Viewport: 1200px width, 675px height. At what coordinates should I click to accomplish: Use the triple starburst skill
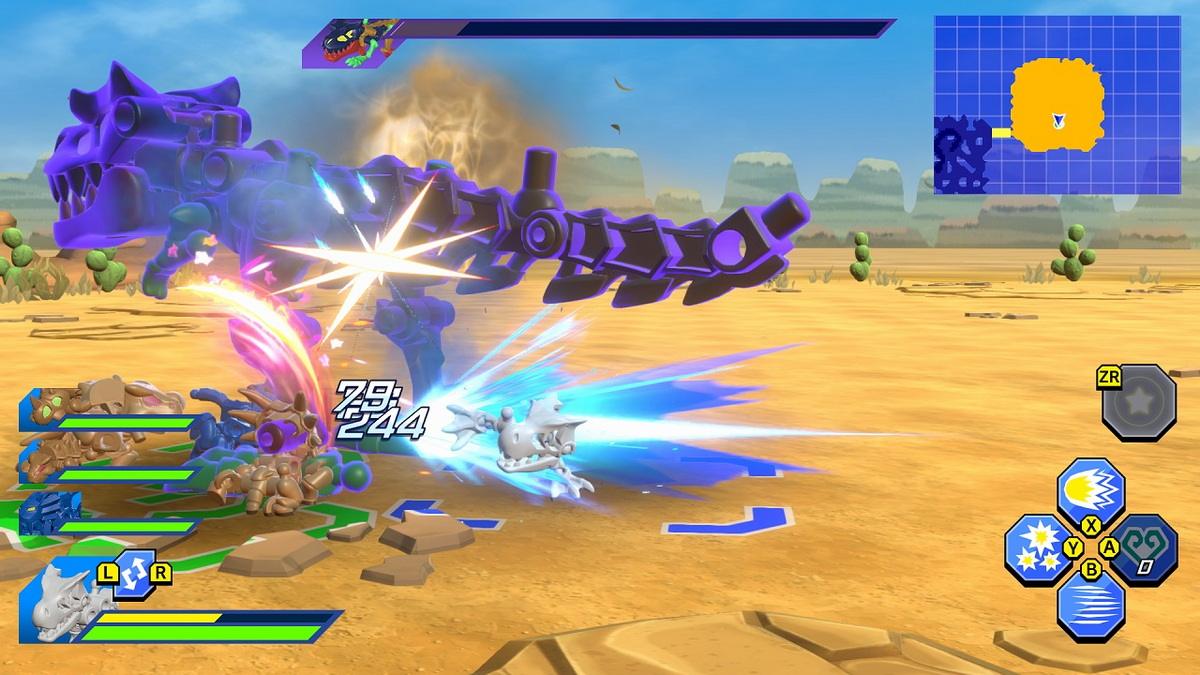coord(1037,548)
